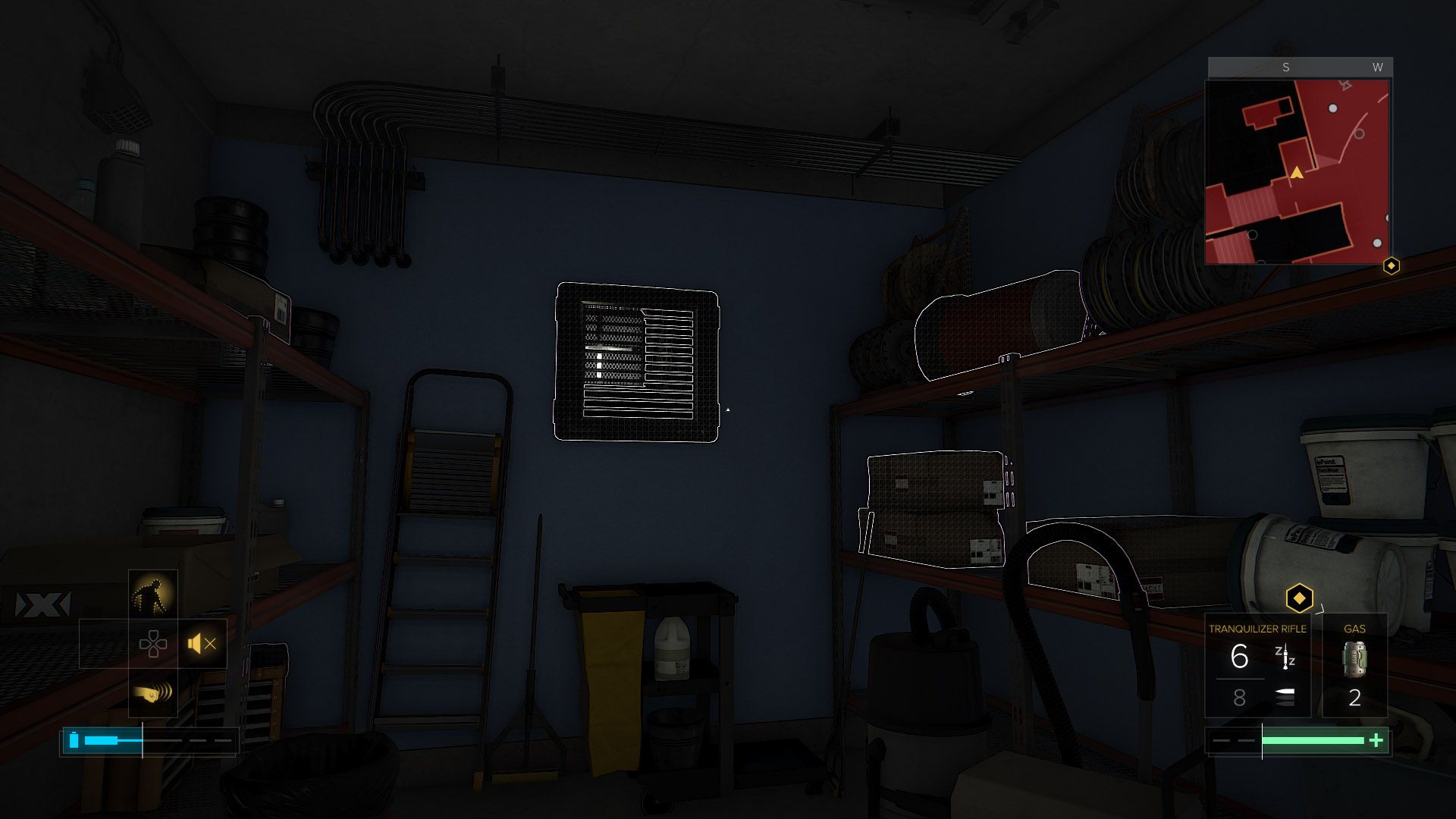The width and height of the screenshot is (1456, 819).
Task: Click the hexagon marker above weapon panel
Action: pos(1299,598)
